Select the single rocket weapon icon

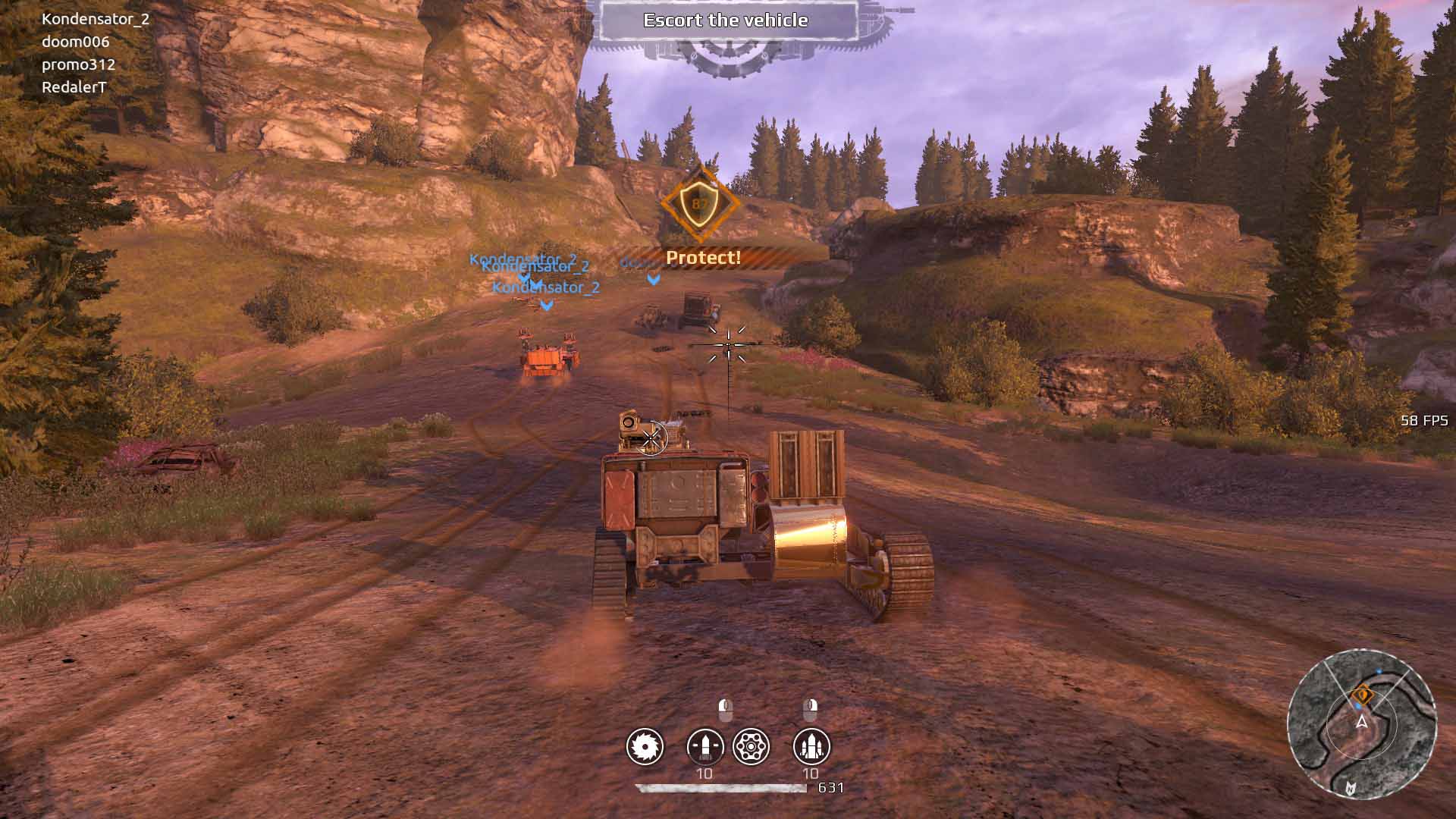[704, 747]
